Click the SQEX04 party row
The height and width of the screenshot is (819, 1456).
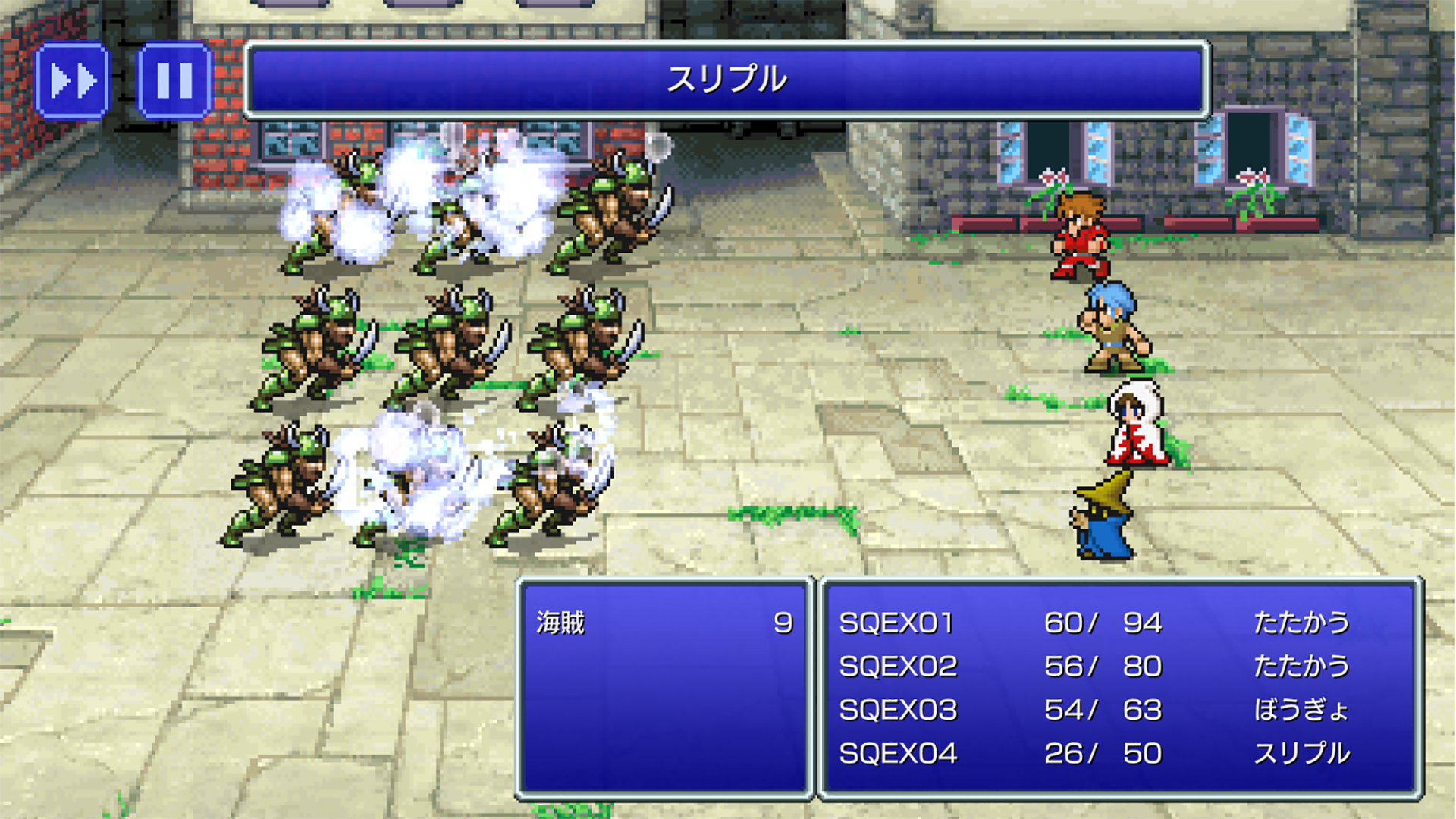[x=898, y=754]
